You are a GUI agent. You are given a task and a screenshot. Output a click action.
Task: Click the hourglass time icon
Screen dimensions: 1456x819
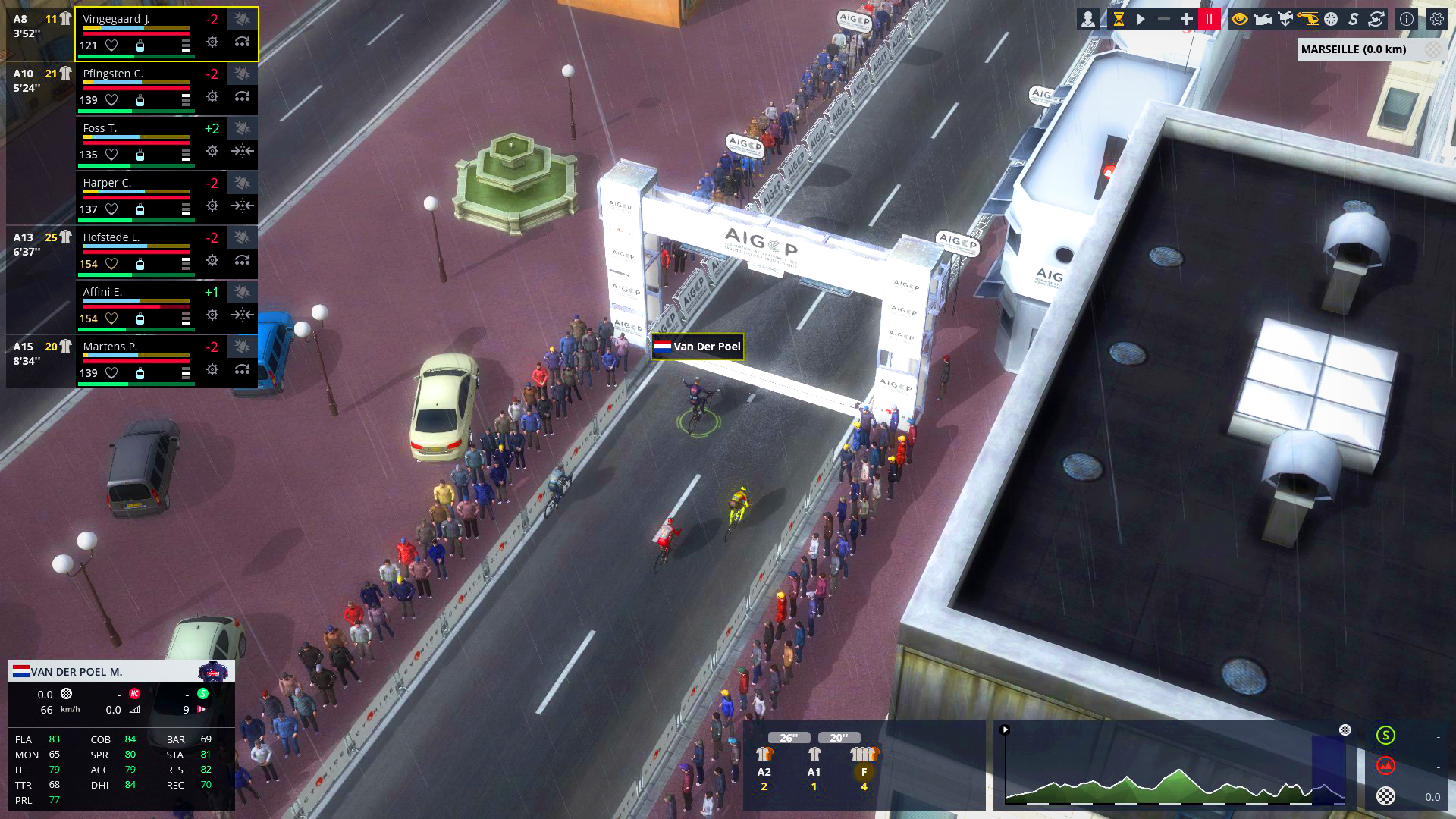point(1119,19)
